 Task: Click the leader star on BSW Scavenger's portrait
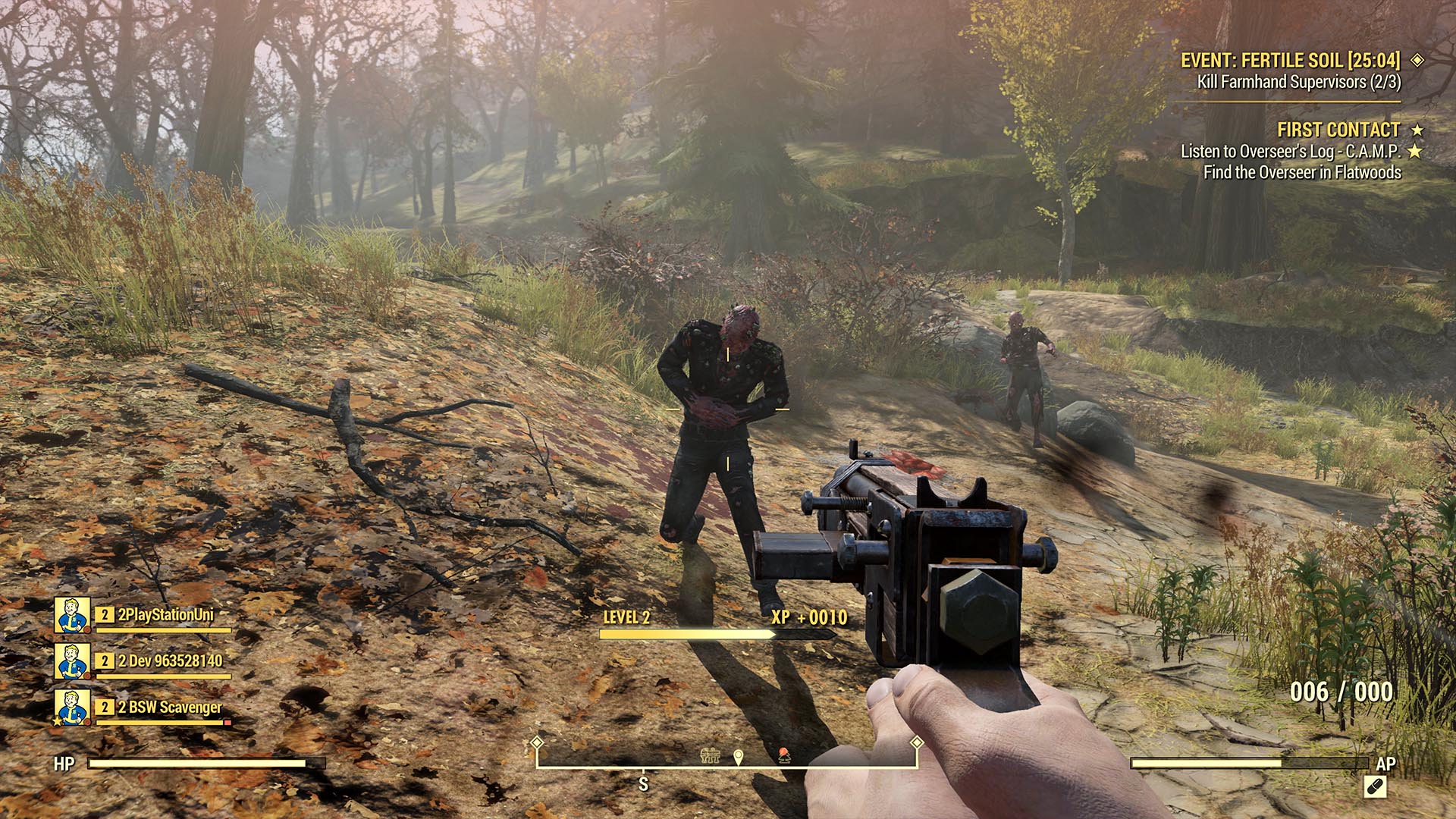click(57, 721)
